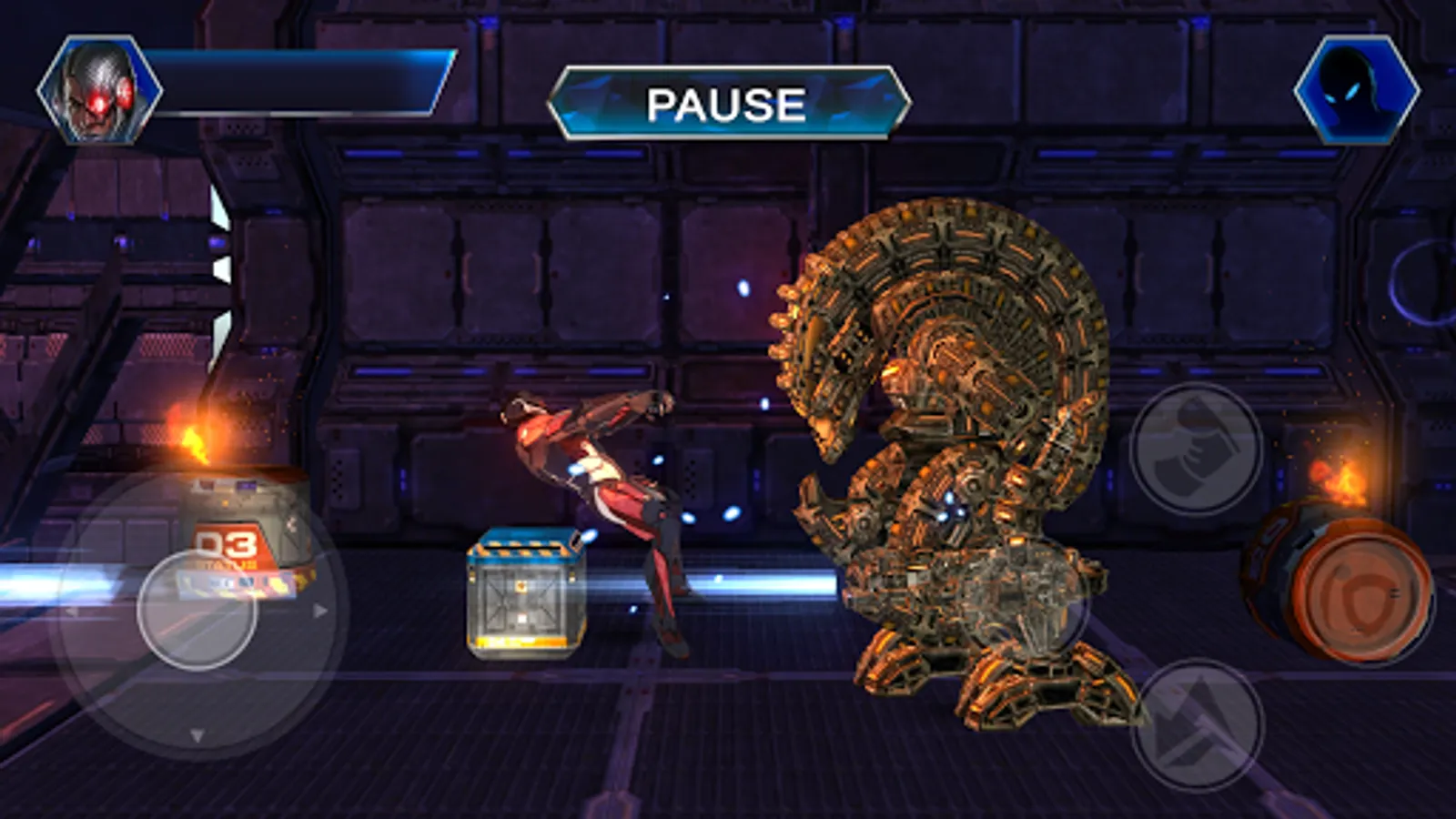Tap the crate with hazard stripes
Image resolution: width=1456 pixels, height=819 pixels.
point(523,591)
